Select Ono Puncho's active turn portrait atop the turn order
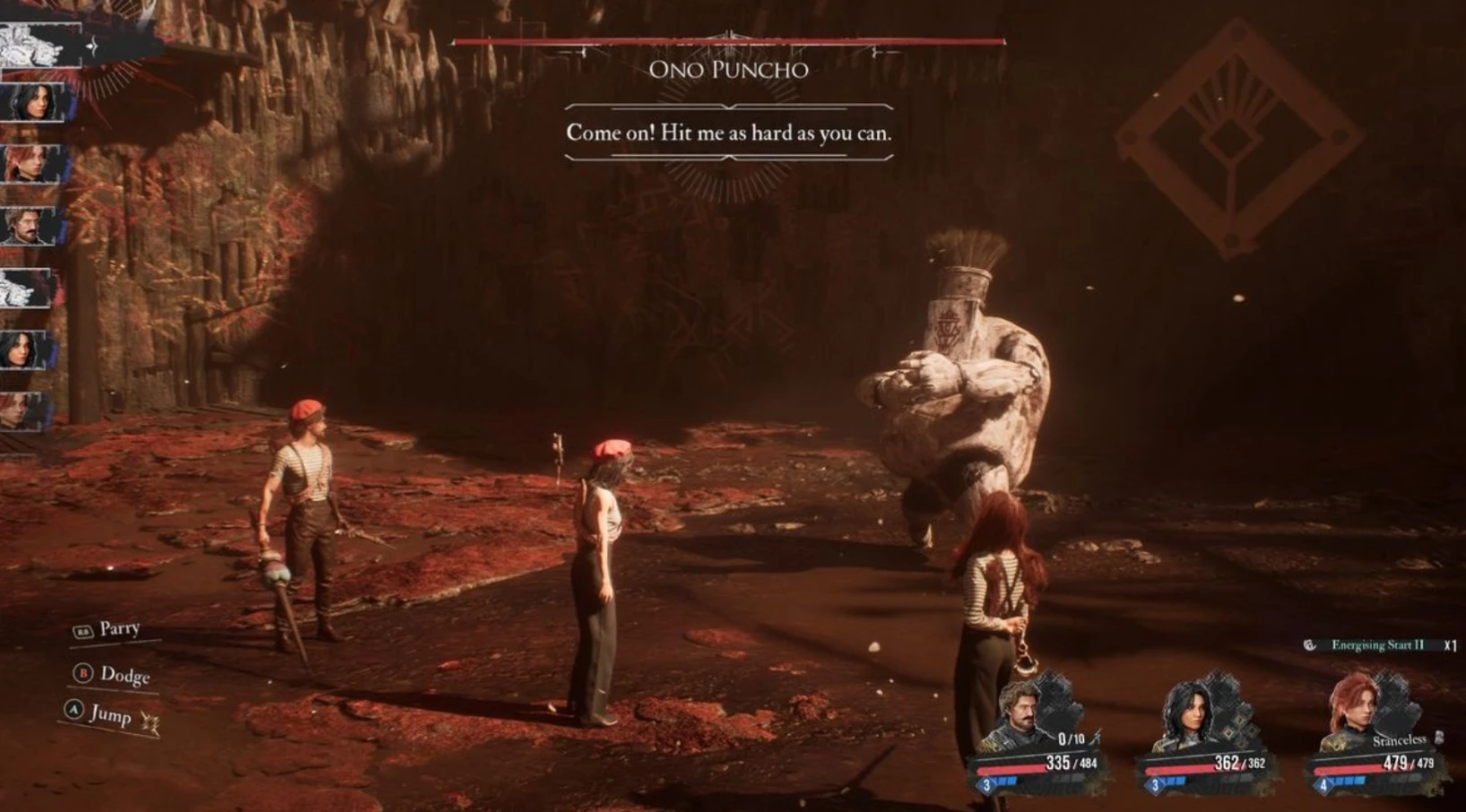Viewport: 1466px width, 812px height. point(36,45)
